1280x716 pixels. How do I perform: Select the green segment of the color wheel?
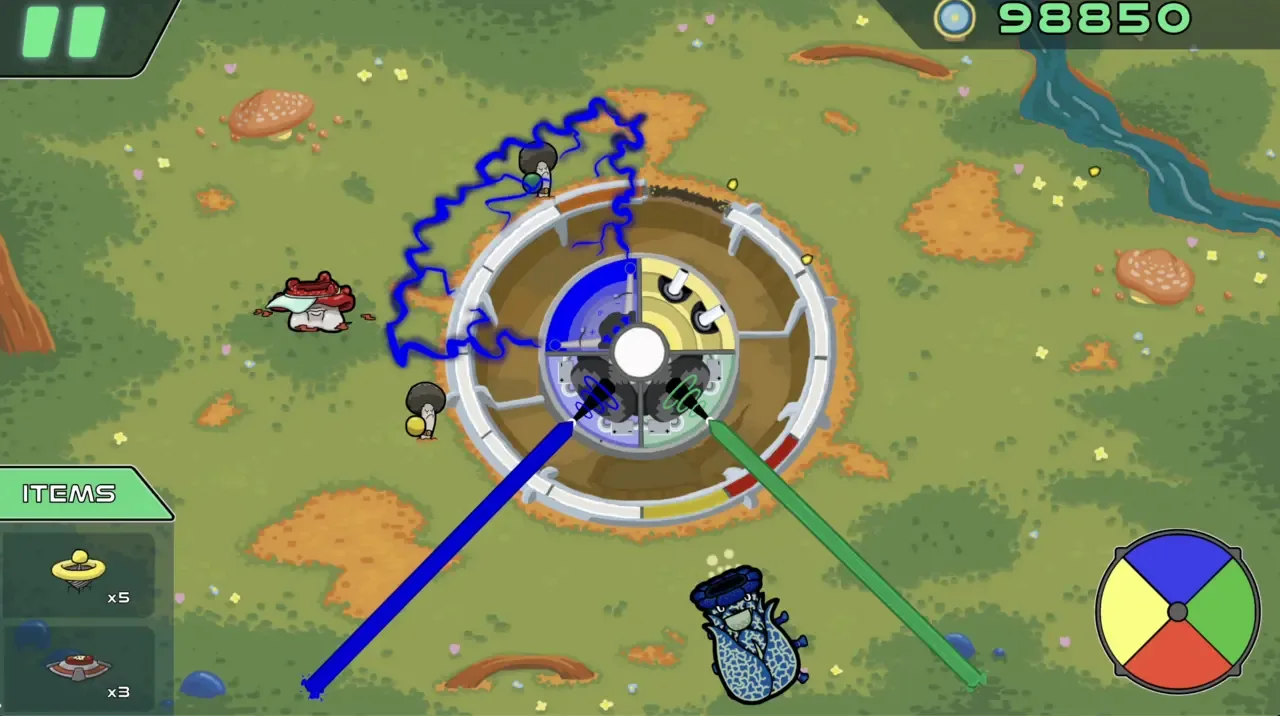[1223, 609]
